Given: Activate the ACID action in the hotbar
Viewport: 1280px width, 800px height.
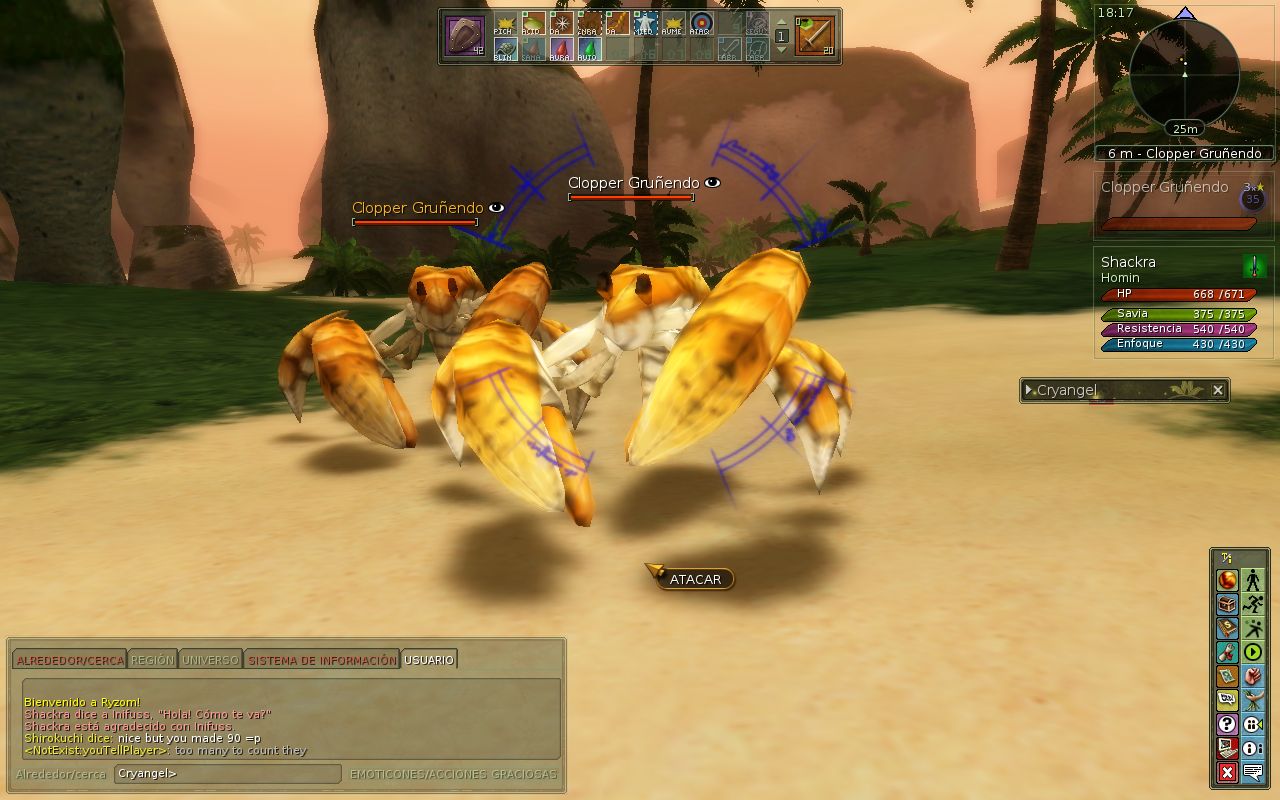Looking at the screenshot, I should tap(533, 23).
